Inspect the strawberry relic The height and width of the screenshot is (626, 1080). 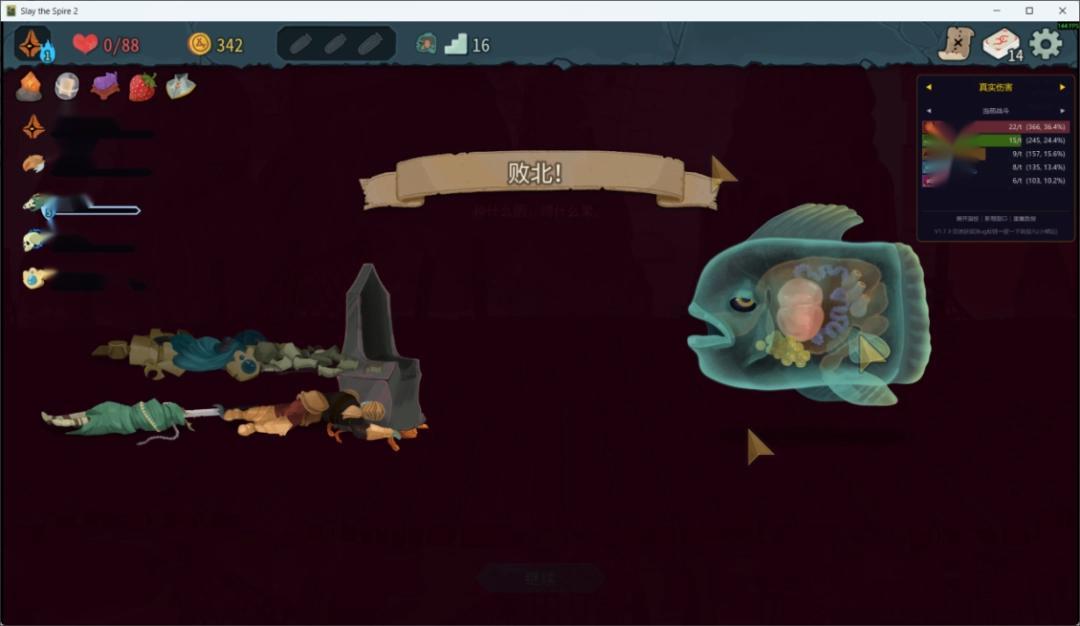pyautogui.click(x=143, y=87)
